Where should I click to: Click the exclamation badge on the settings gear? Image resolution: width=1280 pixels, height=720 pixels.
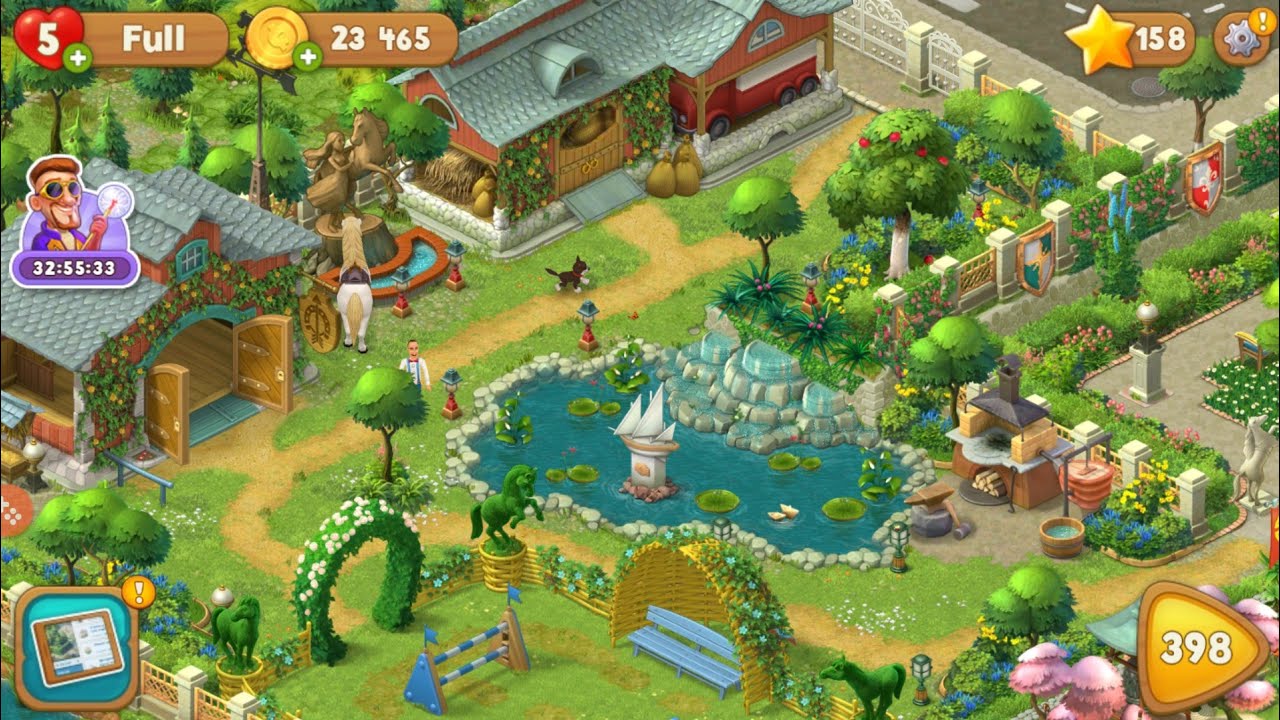[x=1261, y=22]
